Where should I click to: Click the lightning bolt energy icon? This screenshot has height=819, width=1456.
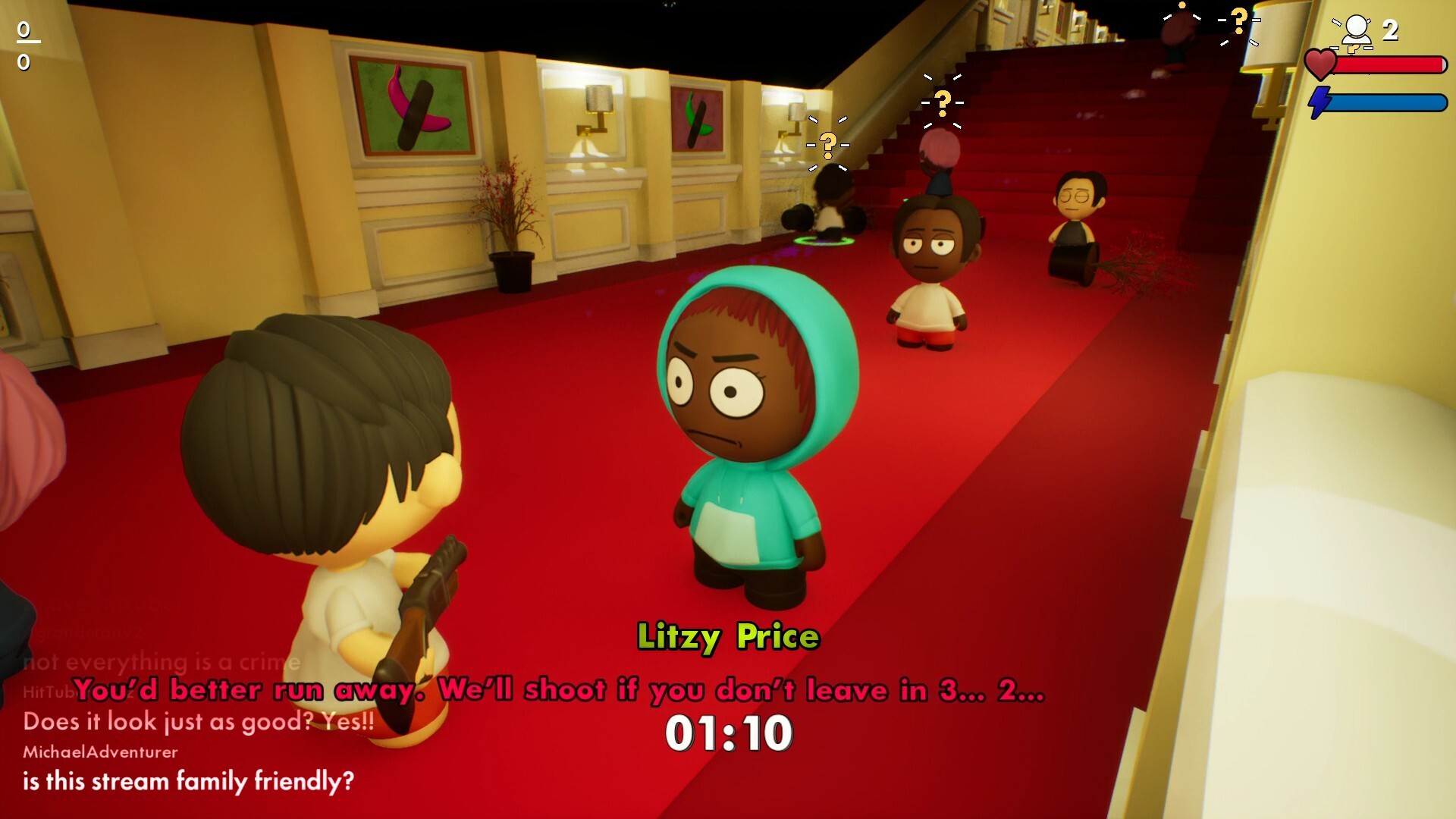click(x=1321, y=102)
